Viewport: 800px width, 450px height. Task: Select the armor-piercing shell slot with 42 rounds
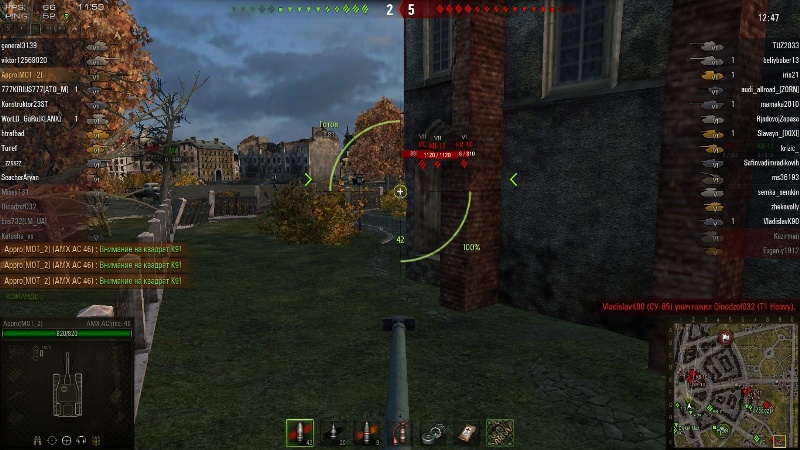click(299, 432)
